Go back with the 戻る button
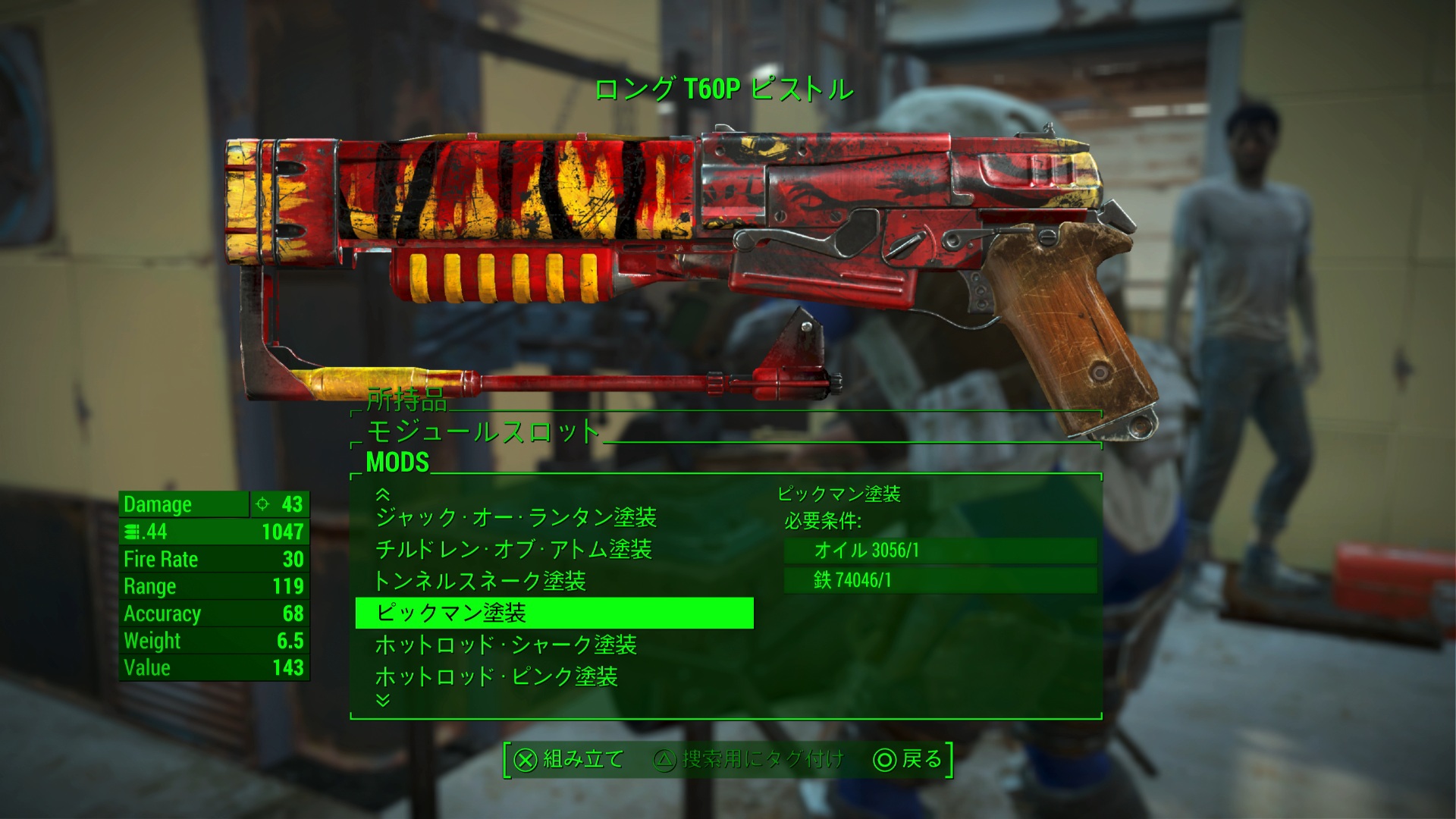 908,759
